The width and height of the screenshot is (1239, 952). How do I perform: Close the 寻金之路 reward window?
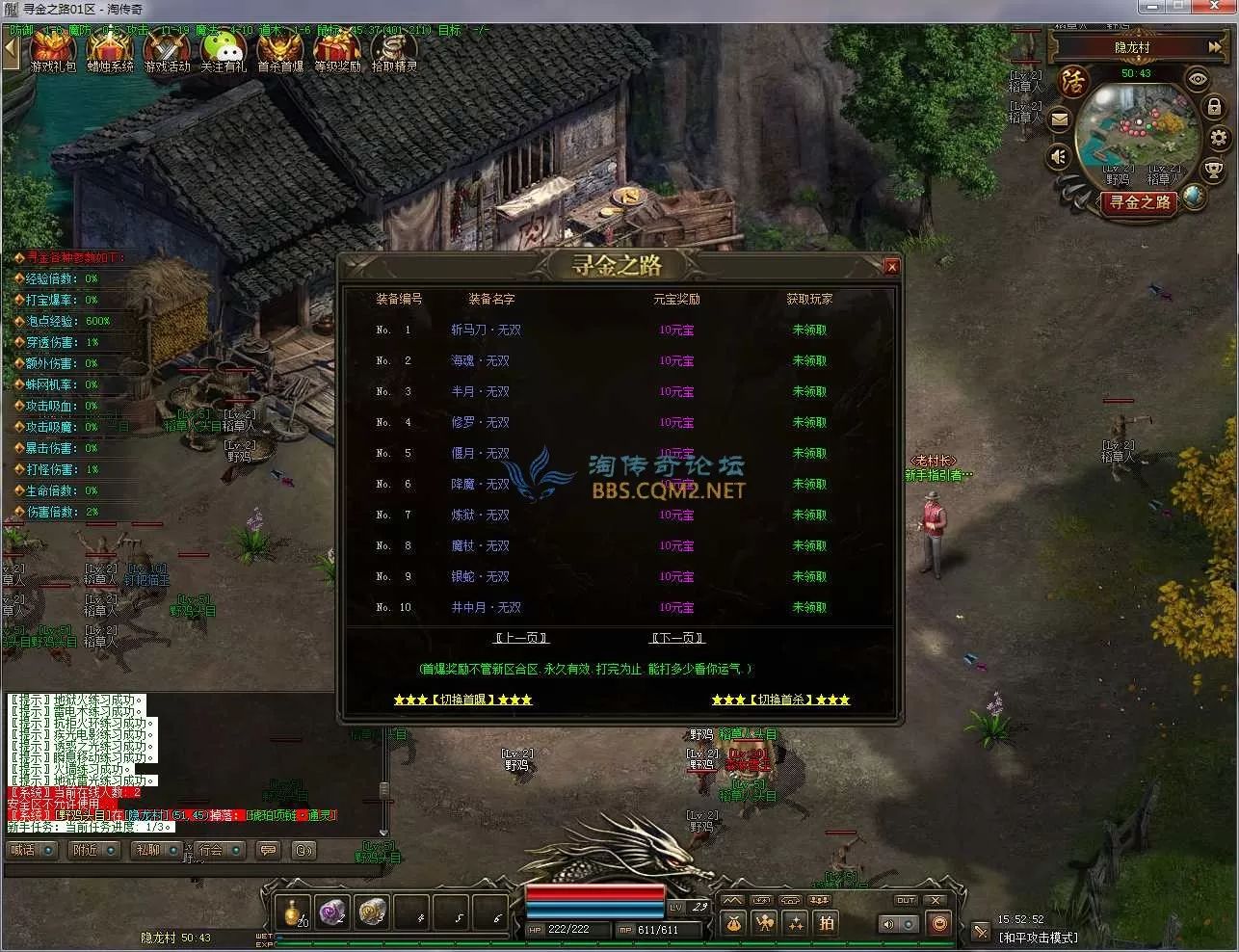click(x=891, y=267)
